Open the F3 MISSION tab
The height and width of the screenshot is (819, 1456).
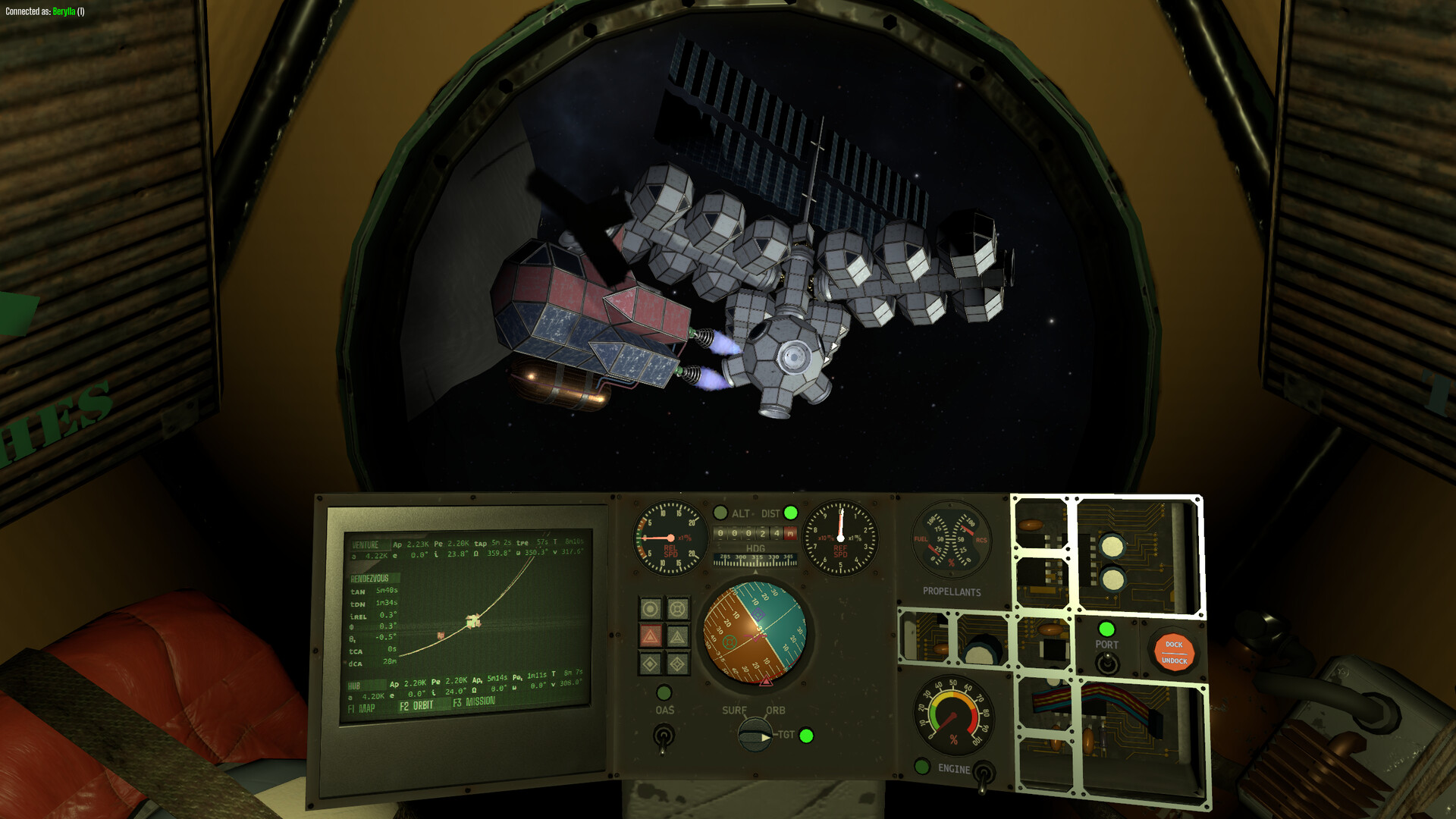click(x=472, y=704)
